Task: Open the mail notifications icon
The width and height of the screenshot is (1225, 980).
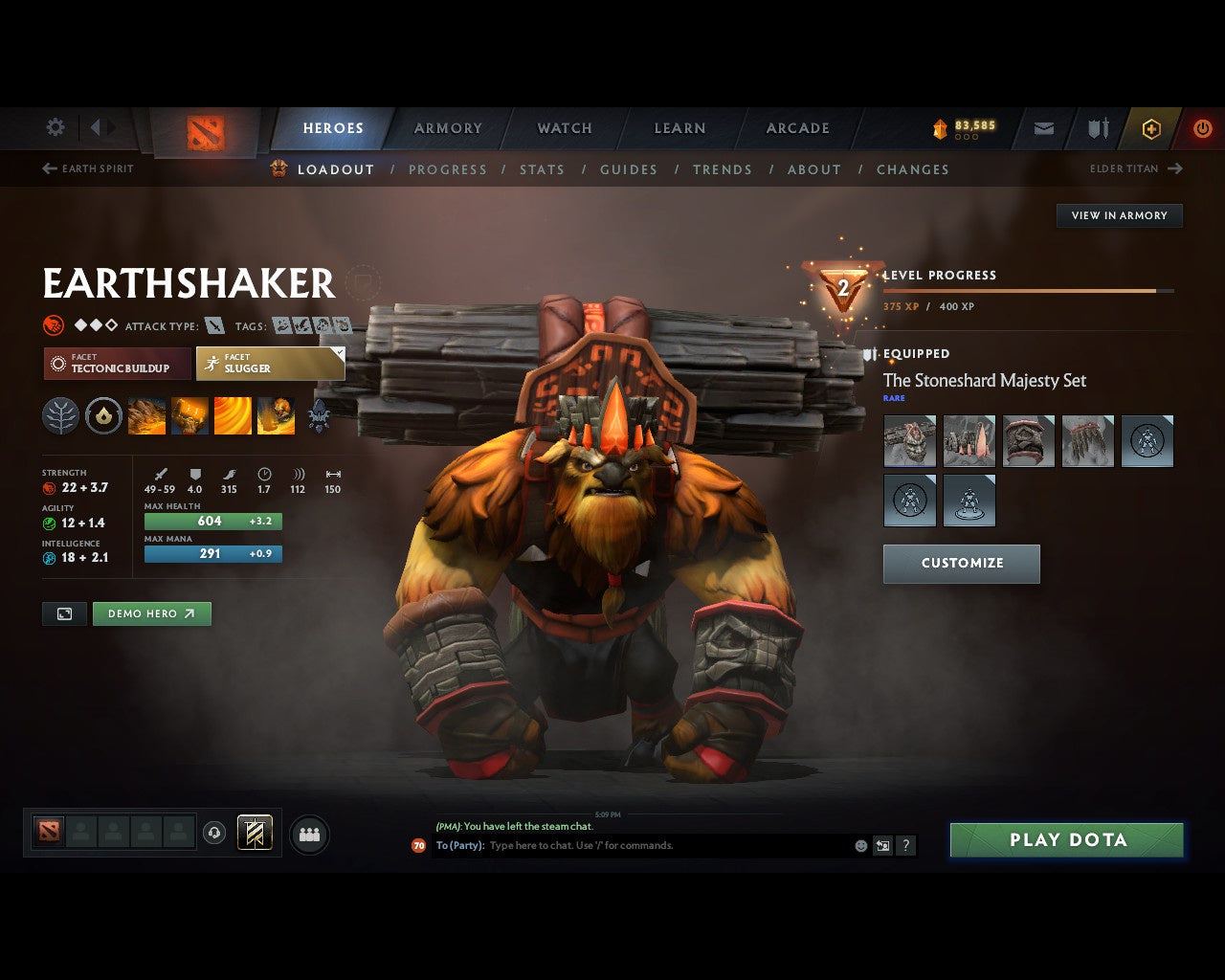Action: pos(1043,128)
